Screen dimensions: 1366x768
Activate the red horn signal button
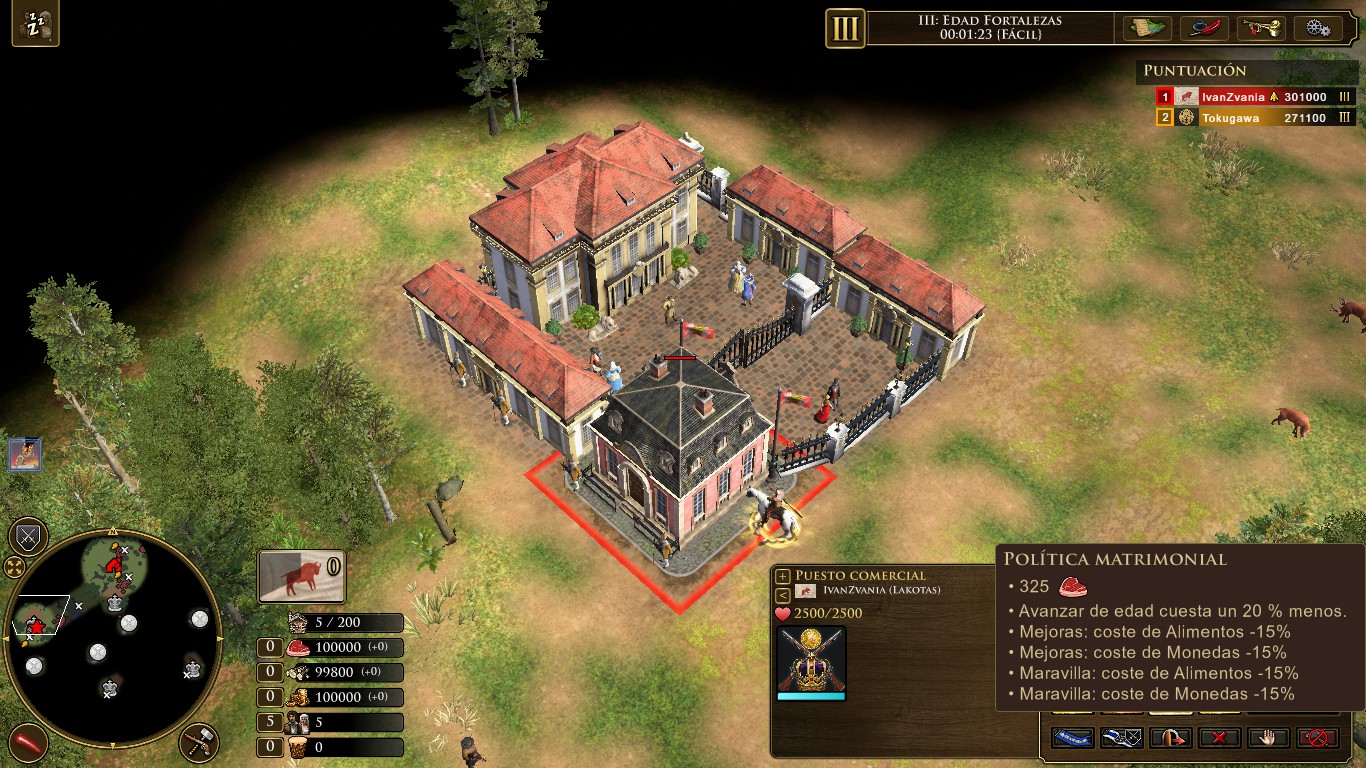(x=28, y=743)
